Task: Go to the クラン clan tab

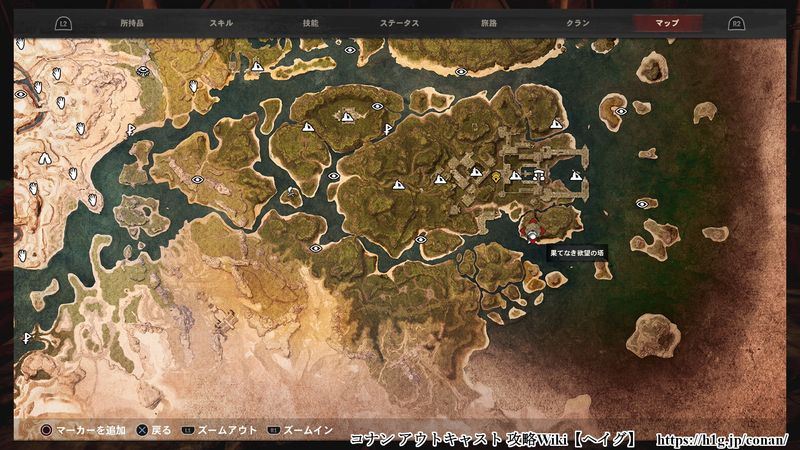Action: [578, 21]
